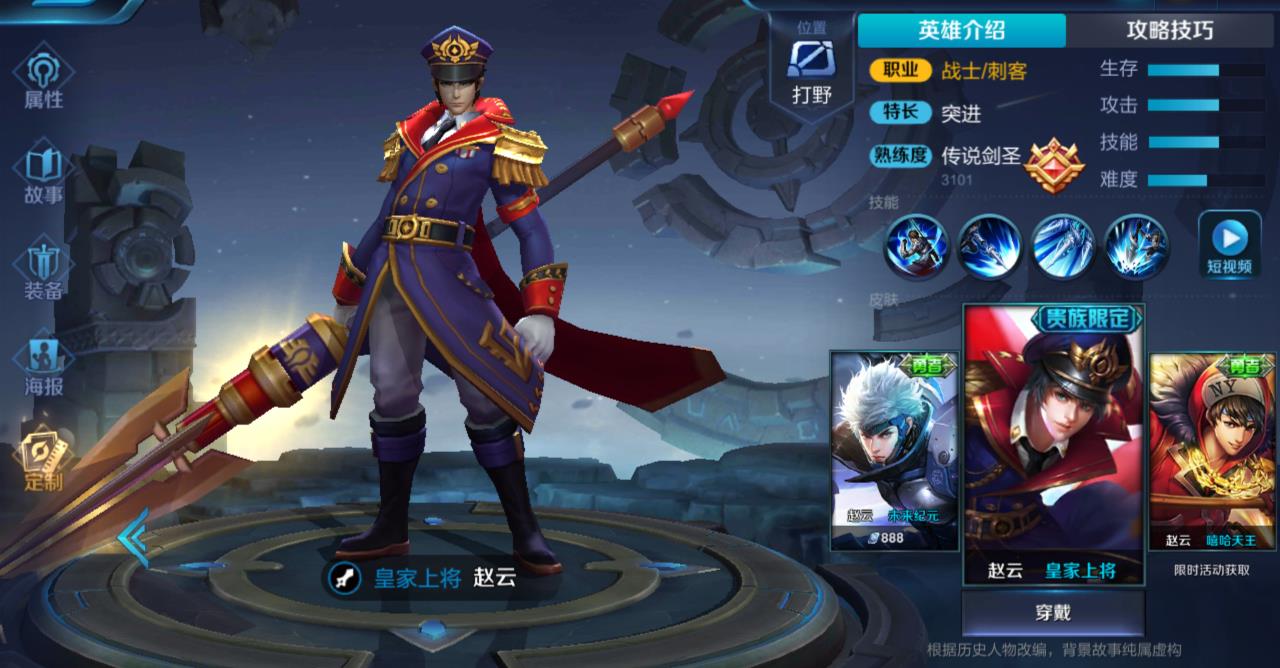Choose the 嘻哈天王 skin card
The height and width of the screenshot is (668, 1280).
tap(1212, 450)
